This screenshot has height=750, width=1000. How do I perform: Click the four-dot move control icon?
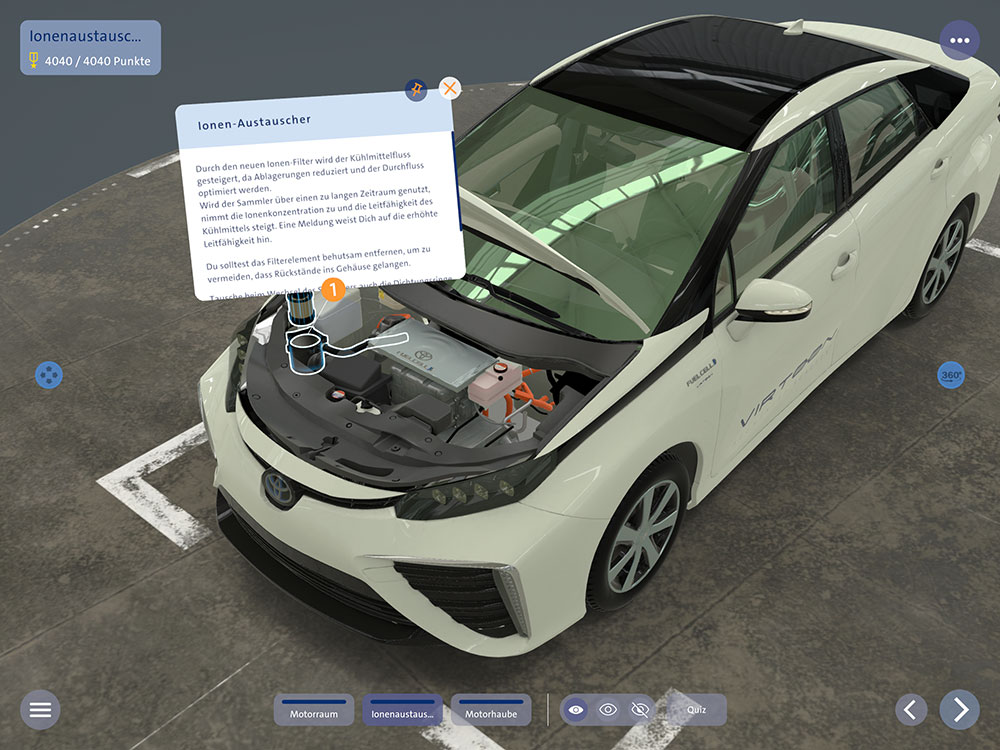click(48, 376)
